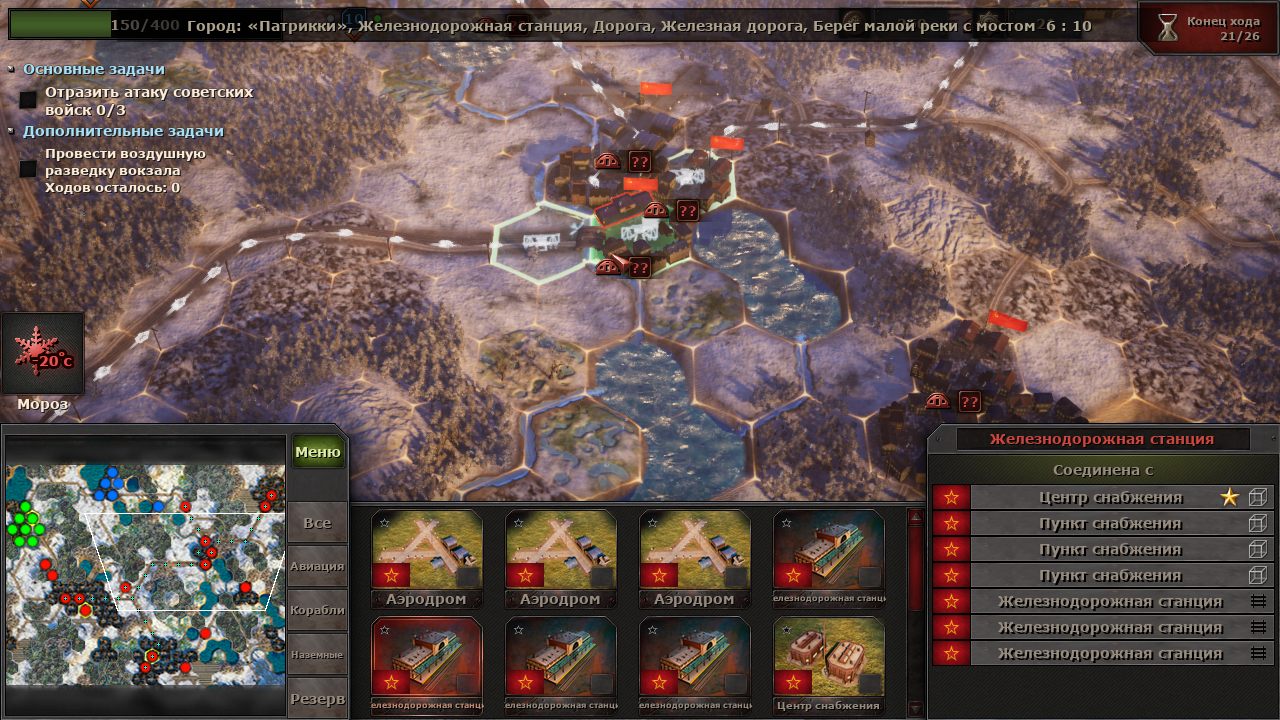
Task: Open the Резерв tab
Action: pyautogui.click(x=317, y=698)
